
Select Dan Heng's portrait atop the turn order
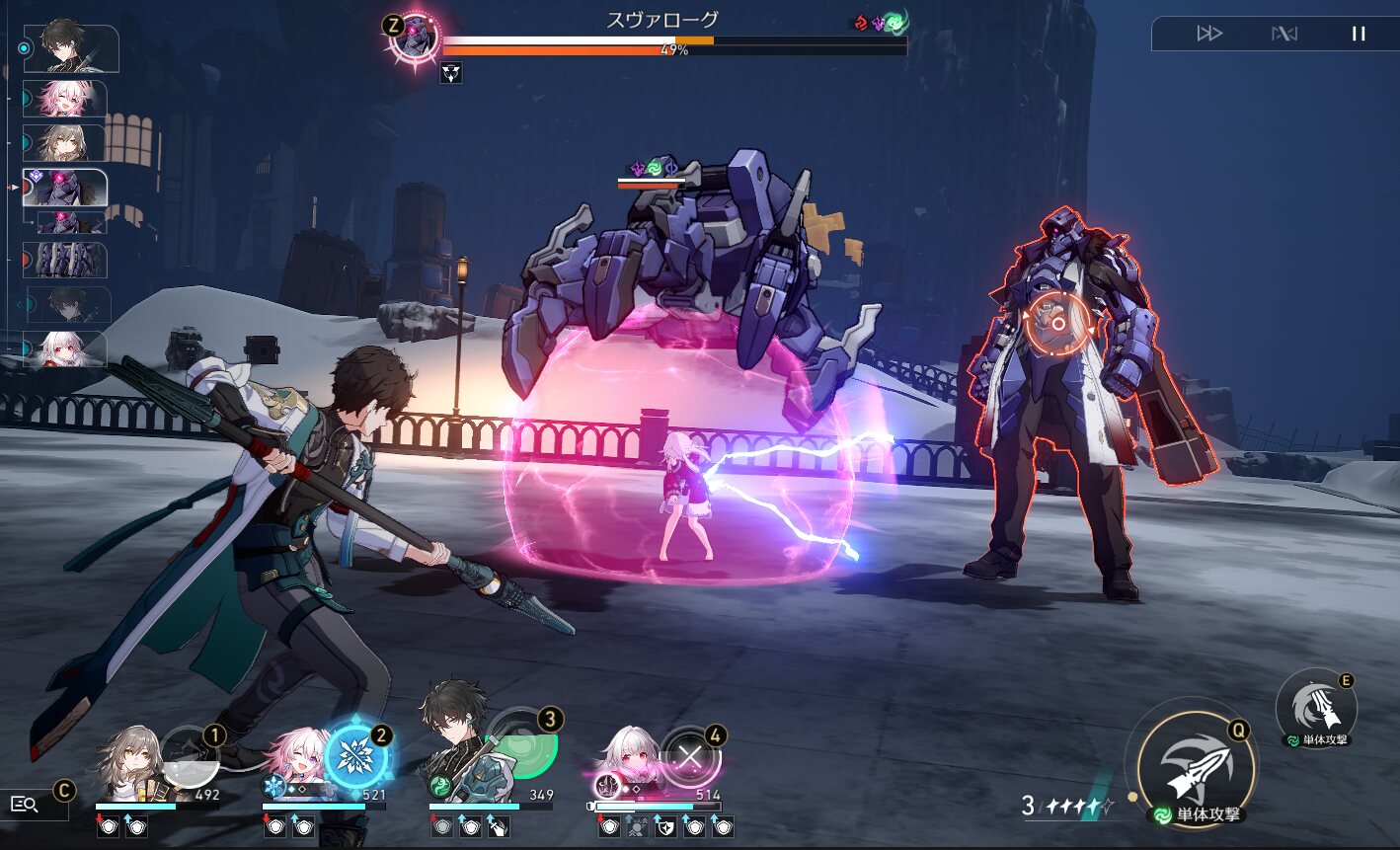coord(71,48)
